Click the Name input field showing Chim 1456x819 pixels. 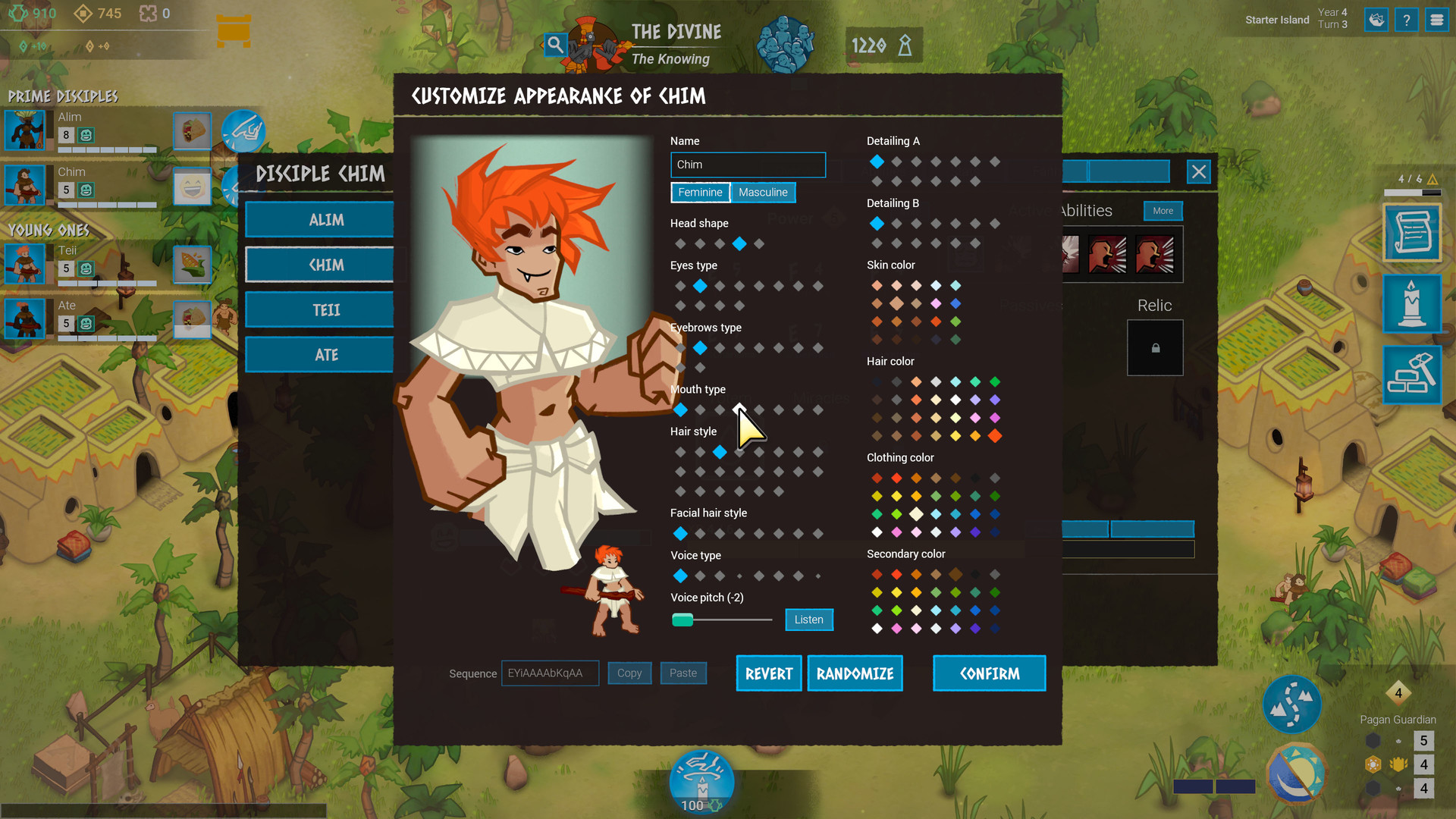pyautogui.click(x=748, y=165)
